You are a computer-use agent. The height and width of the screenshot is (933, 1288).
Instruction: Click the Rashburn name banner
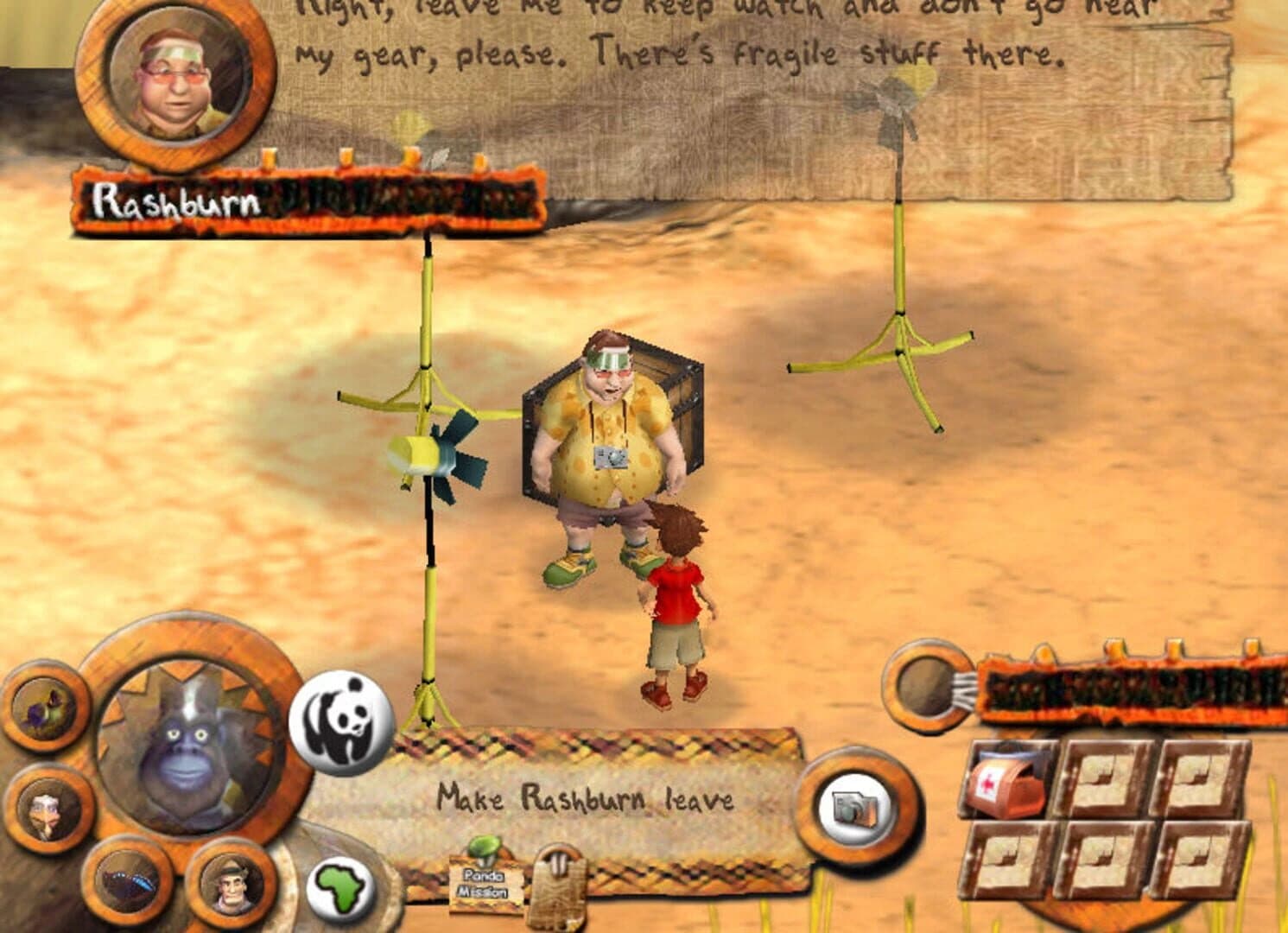click(173, 198)
